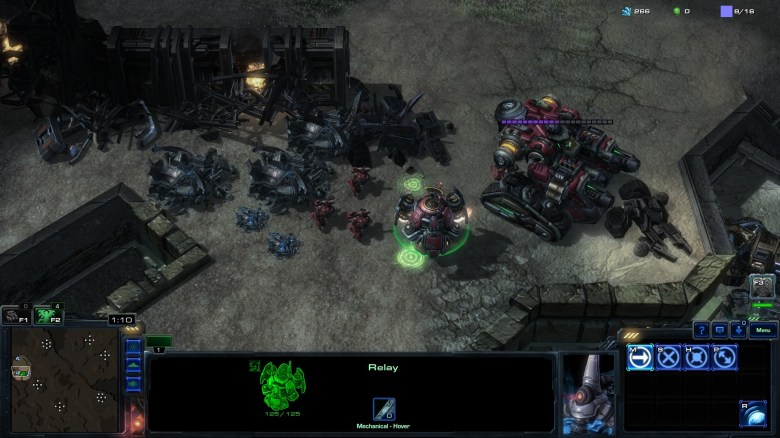Select the F2 army button
780x438 pixels.
[45, 316]
